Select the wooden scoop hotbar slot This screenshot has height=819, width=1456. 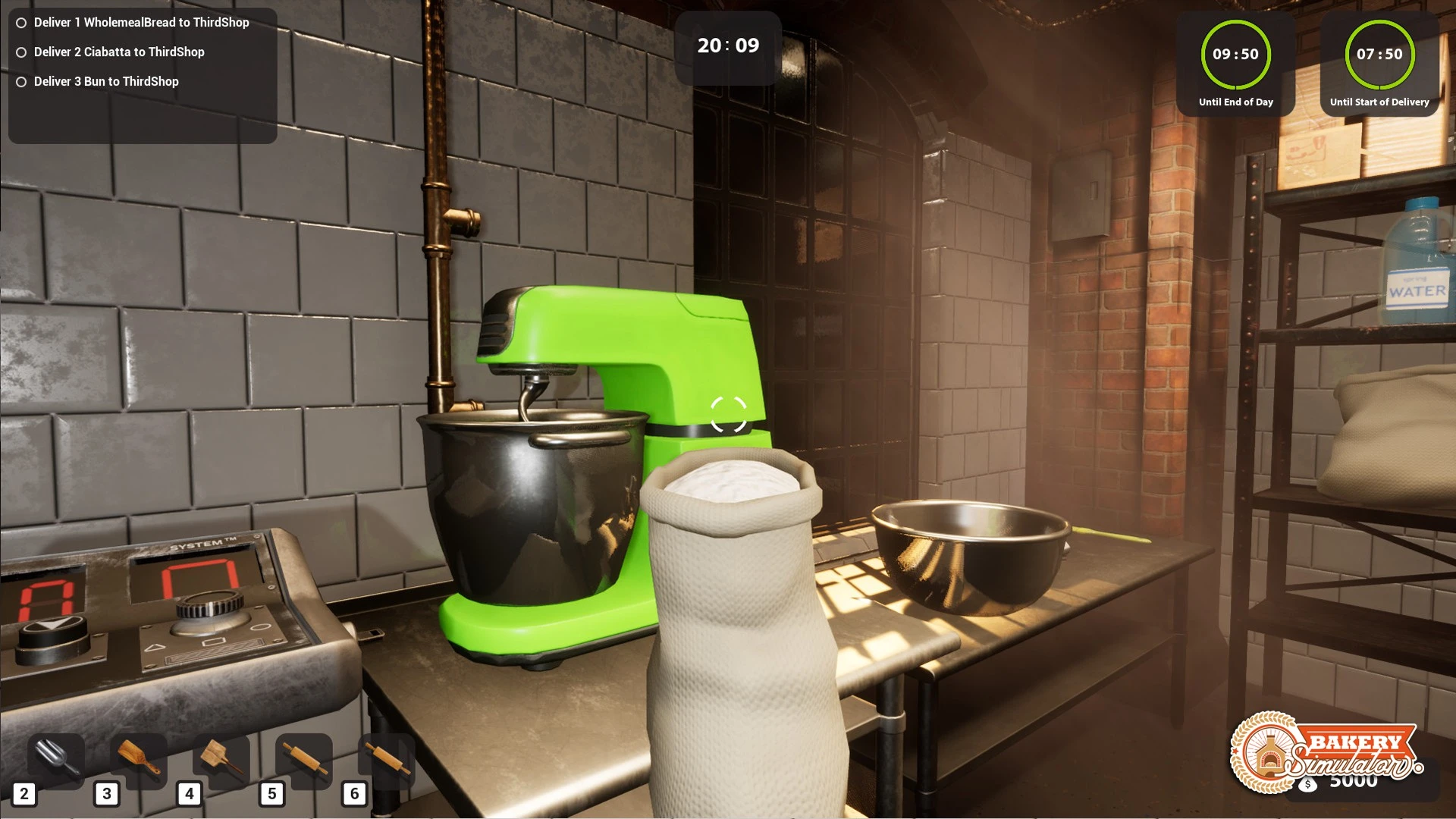tap(139, 759)
